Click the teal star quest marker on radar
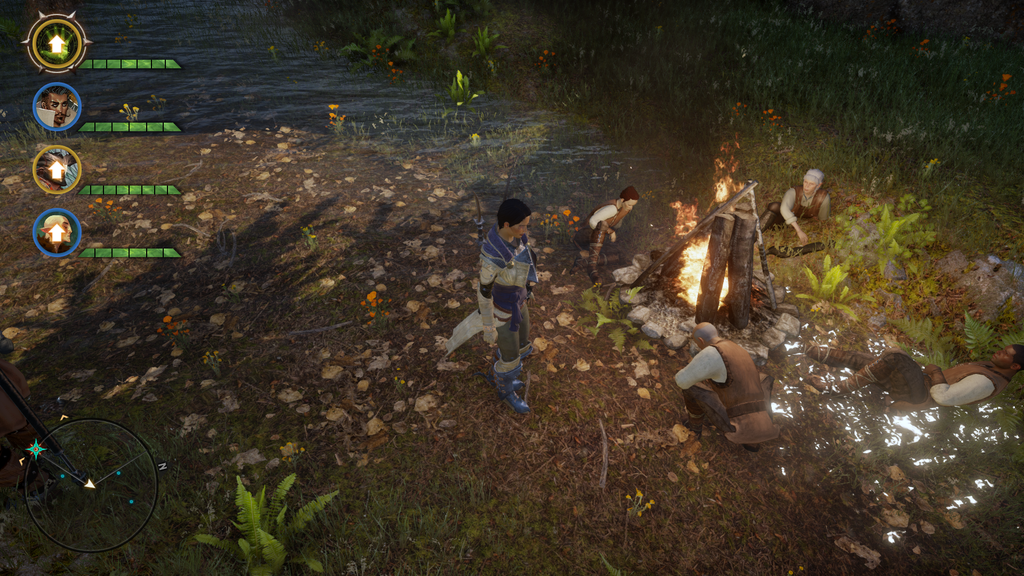Screen dimensions: 1024x576 36,449
